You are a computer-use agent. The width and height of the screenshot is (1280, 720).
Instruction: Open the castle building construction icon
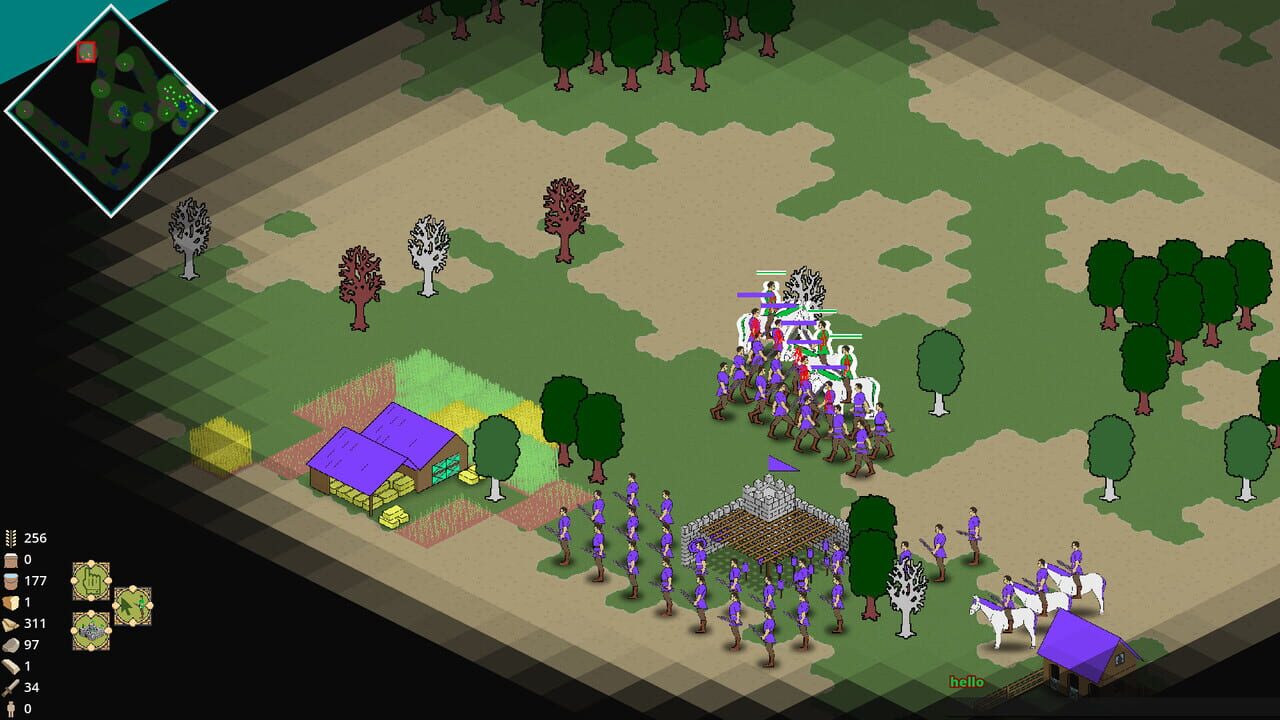click(x=92, y=631)
